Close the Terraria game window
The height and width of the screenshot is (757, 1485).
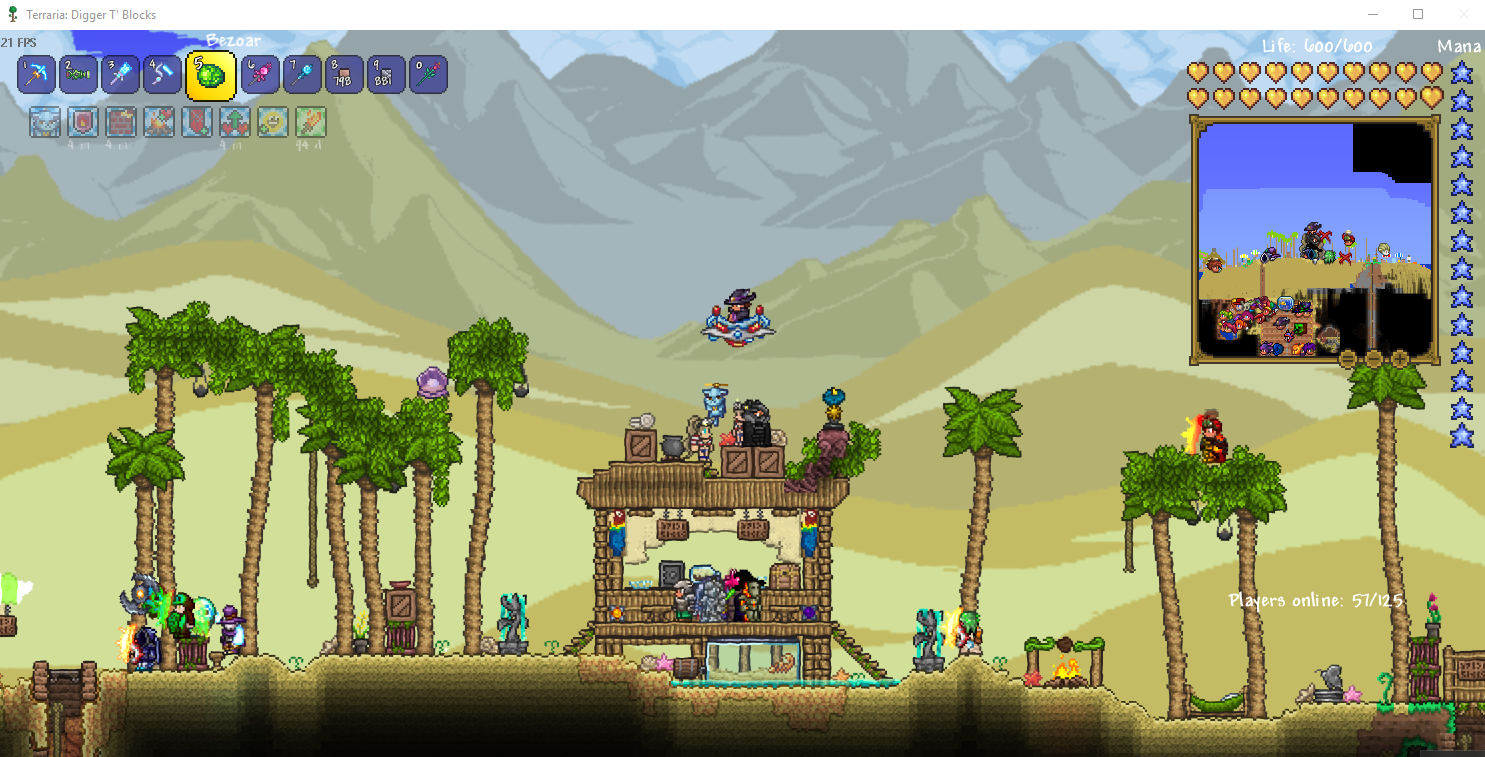point(1463,14)
